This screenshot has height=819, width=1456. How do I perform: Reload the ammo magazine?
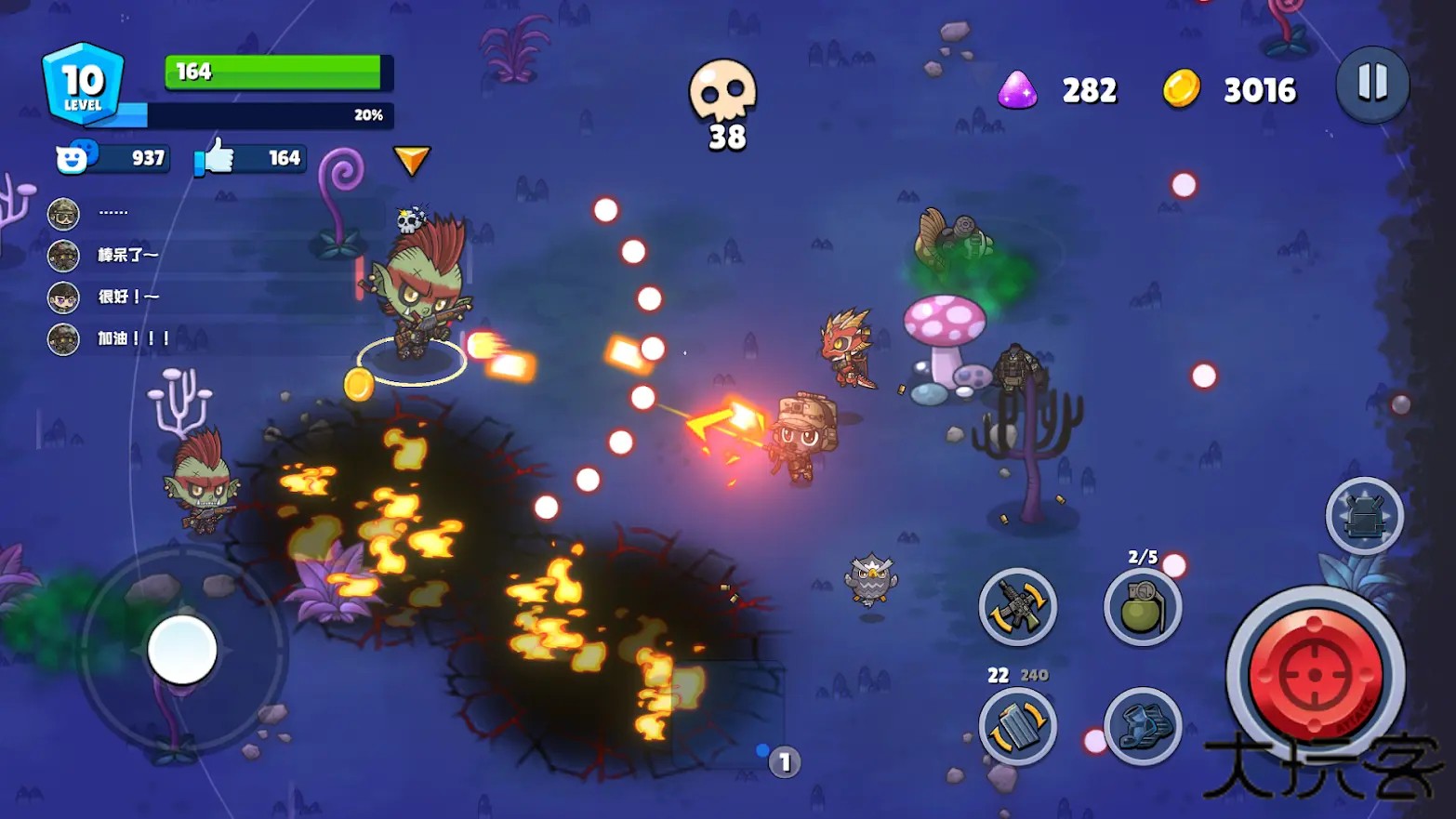coord(1018,727)
